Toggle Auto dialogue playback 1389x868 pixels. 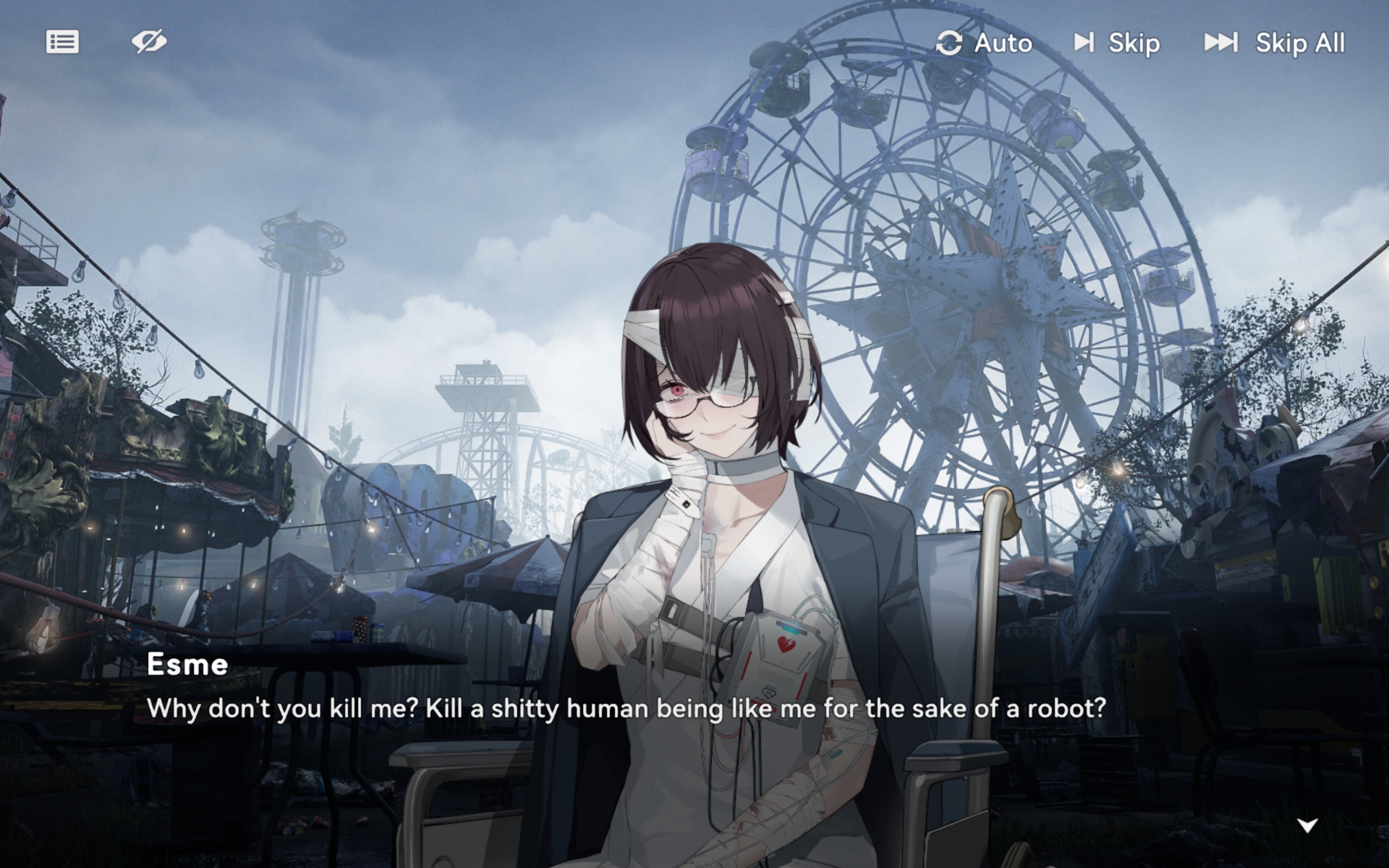[x=984, y=43]
